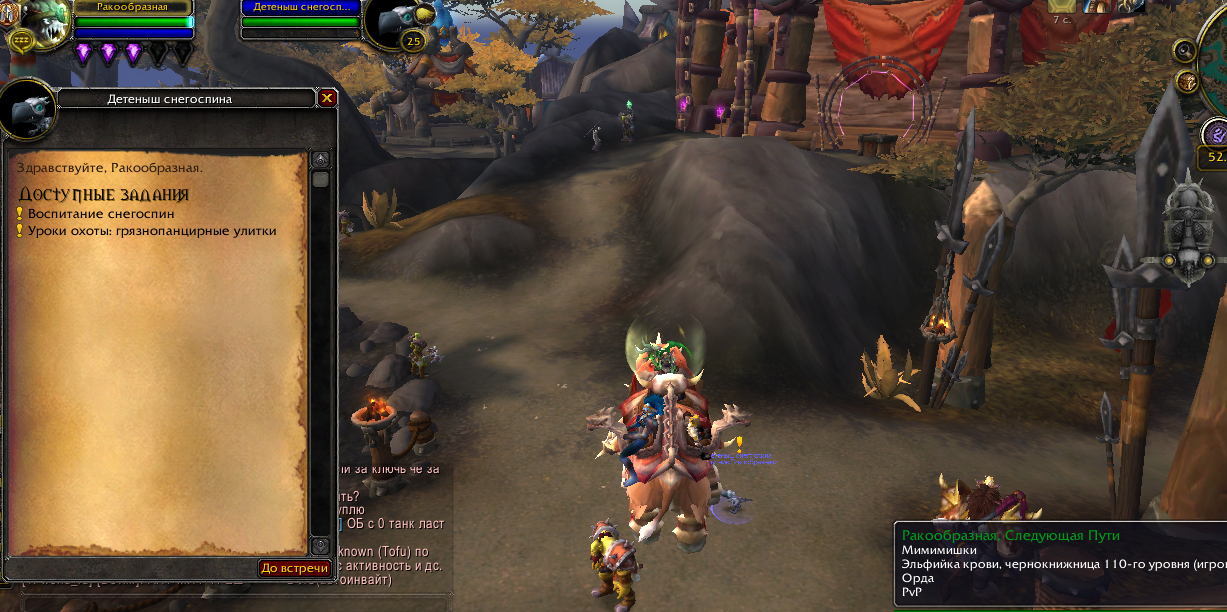This screenshot has height=612, width=1227.
Task: Click the purple rune minimap button
Action: (1215, 133)
